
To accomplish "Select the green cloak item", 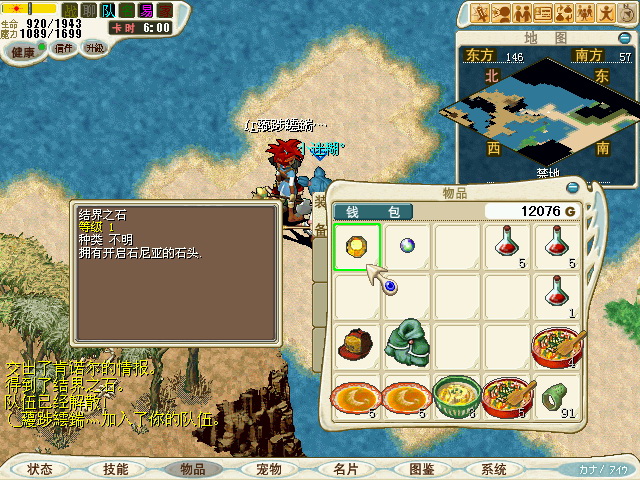I will pos(407,344).
